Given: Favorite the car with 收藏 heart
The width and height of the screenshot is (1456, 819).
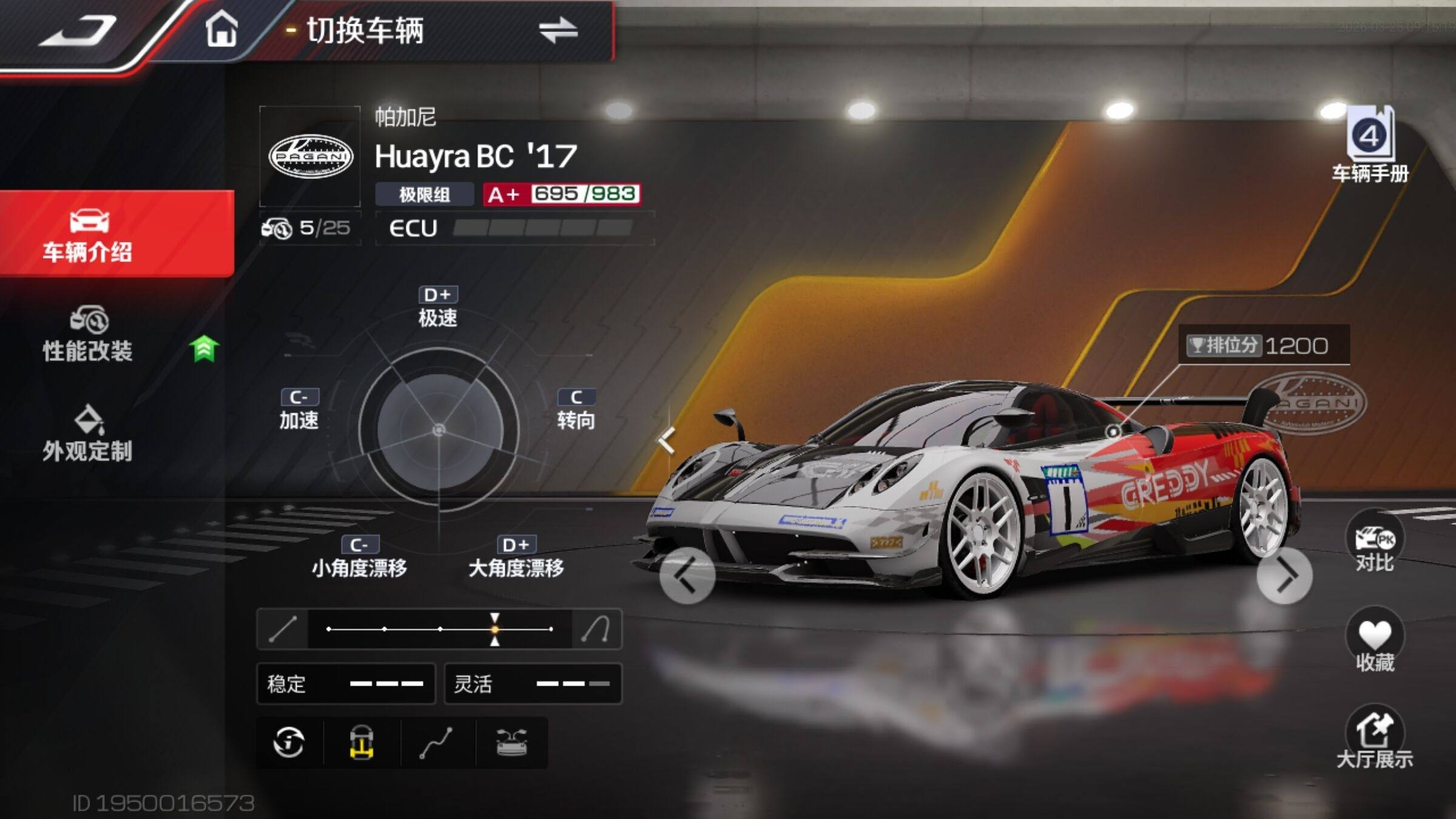Looking at the screenshot, I should pos(1375,642).
